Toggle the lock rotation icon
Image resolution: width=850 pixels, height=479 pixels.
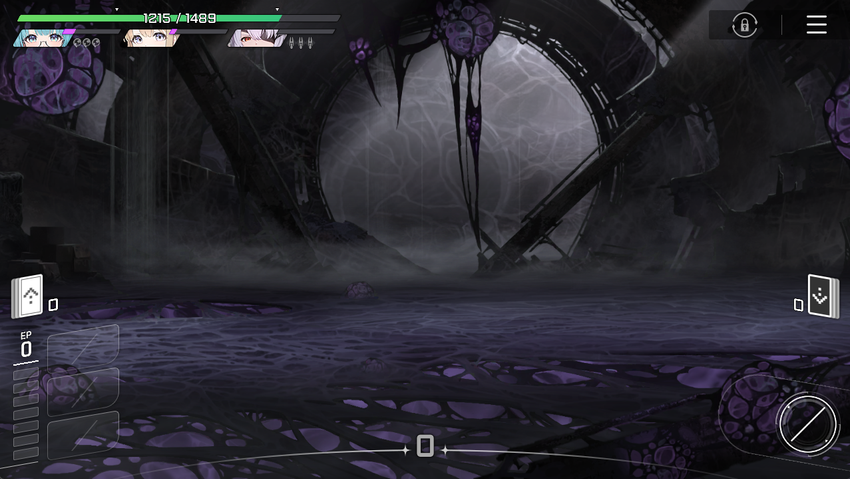[x=744, y=25]
